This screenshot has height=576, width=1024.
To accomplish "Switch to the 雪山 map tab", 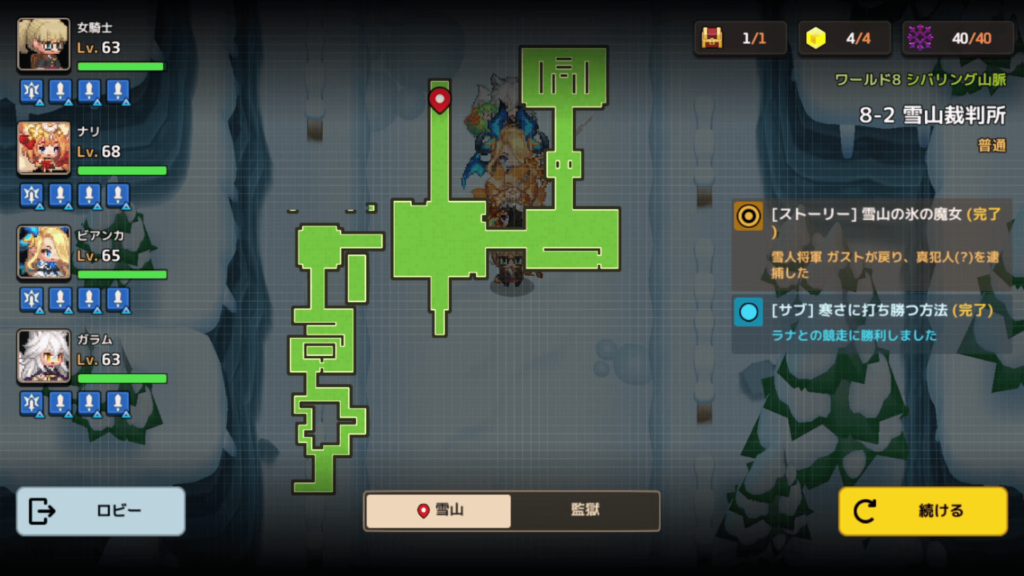I will point(438,511).
